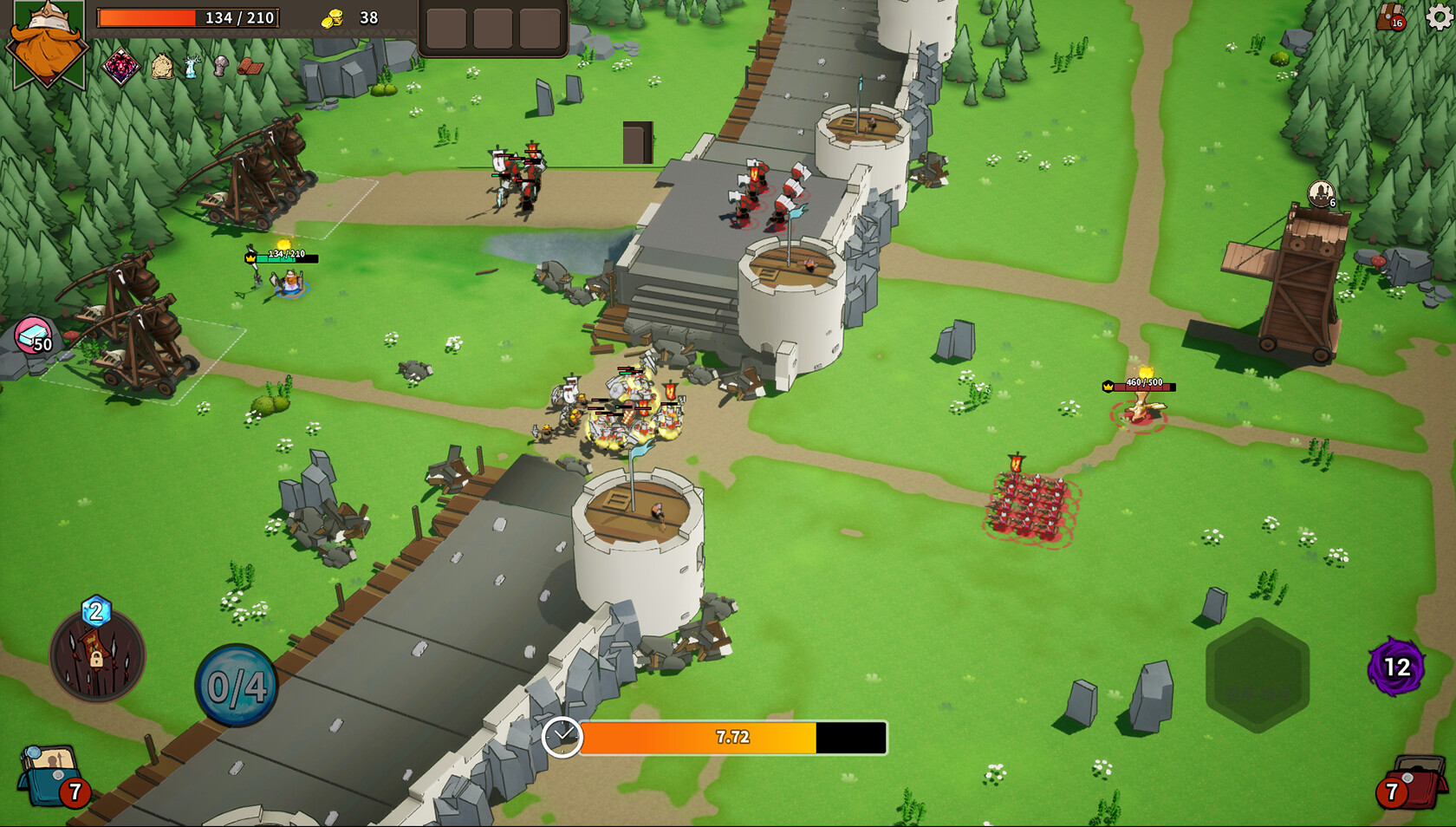
Task: Click the pink resource icon showing 50
Action: tap(35, 336)
